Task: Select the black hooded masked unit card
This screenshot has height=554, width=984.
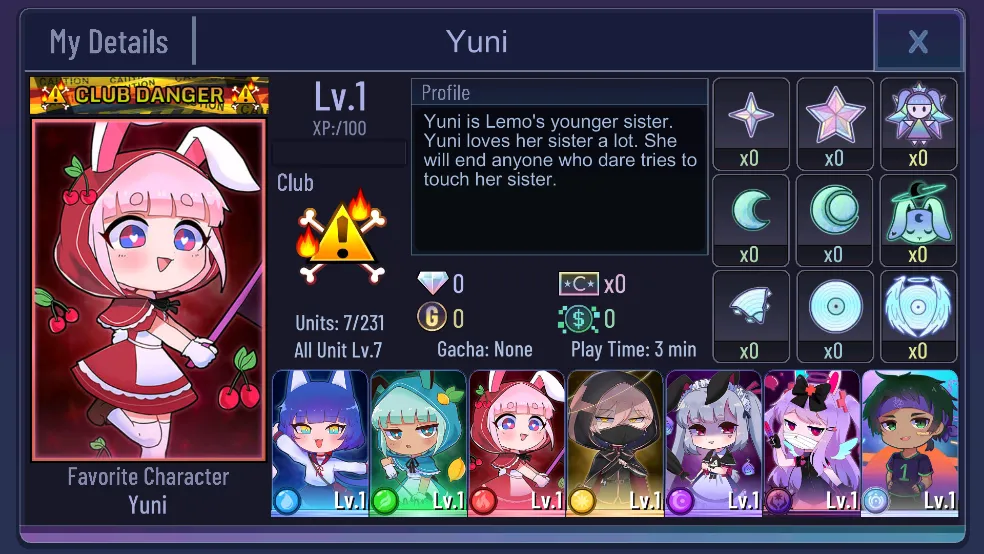Action: (x=614, y=443)
